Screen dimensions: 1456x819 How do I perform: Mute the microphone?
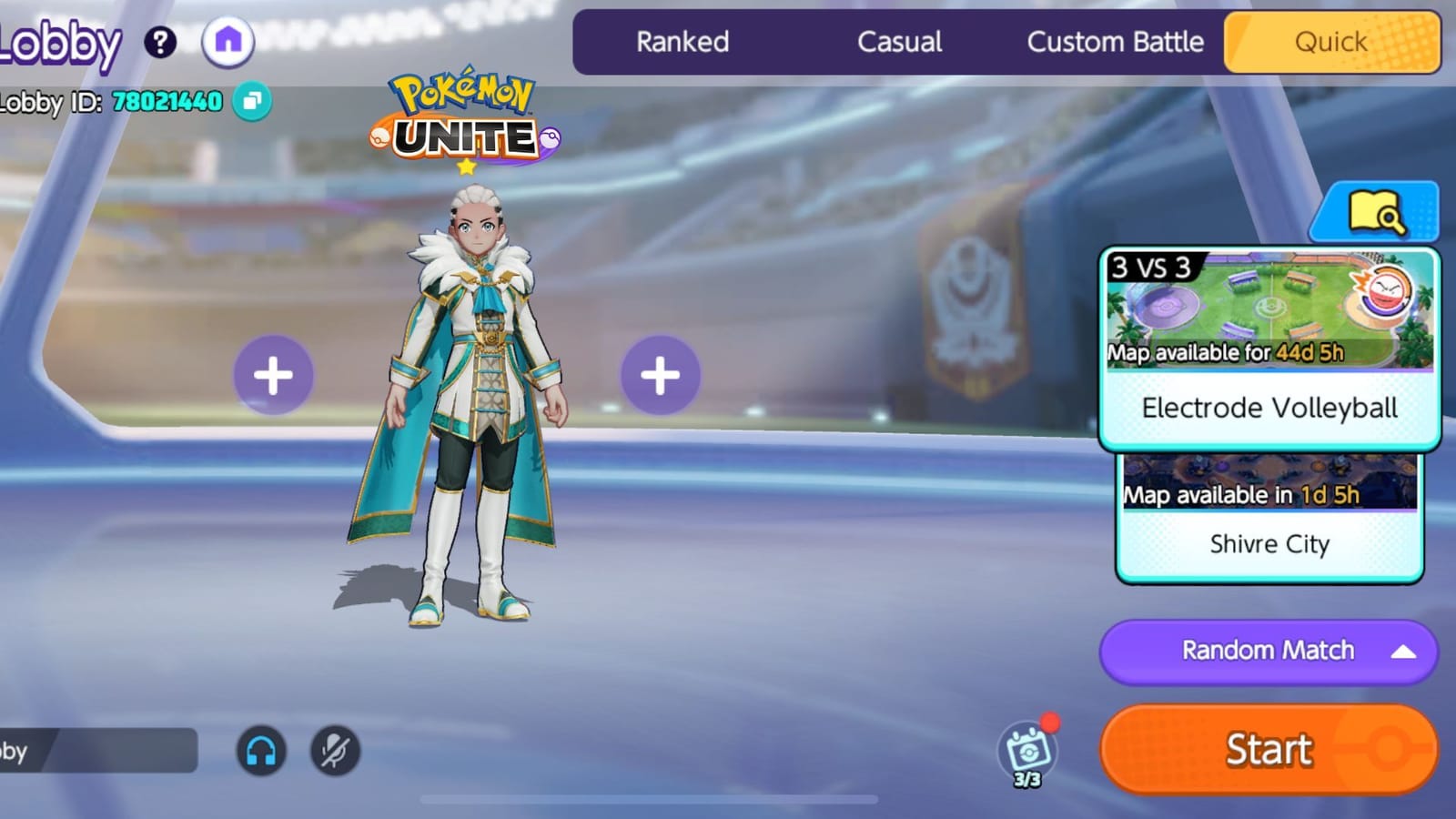pos(333,751)
